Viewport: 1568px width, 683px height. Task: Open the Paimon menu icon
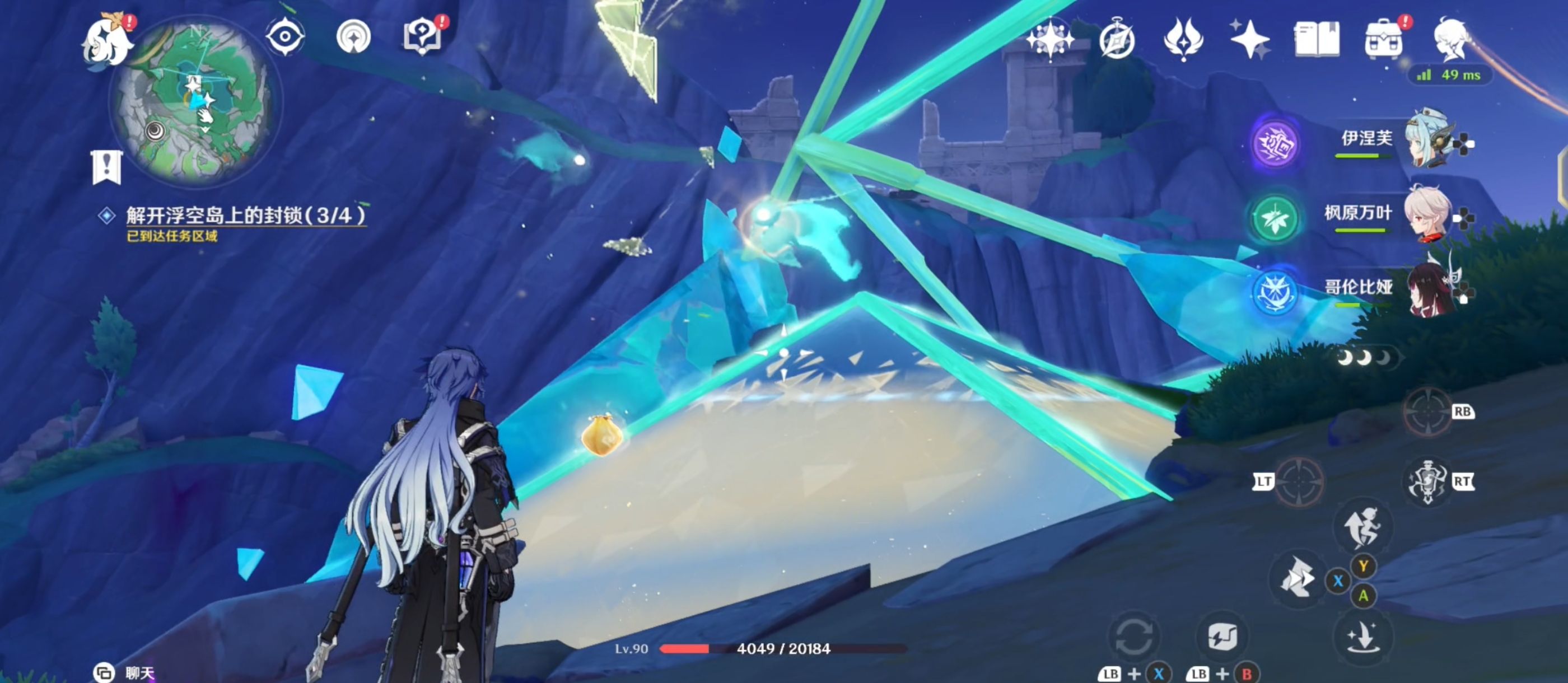pos(107,41)
